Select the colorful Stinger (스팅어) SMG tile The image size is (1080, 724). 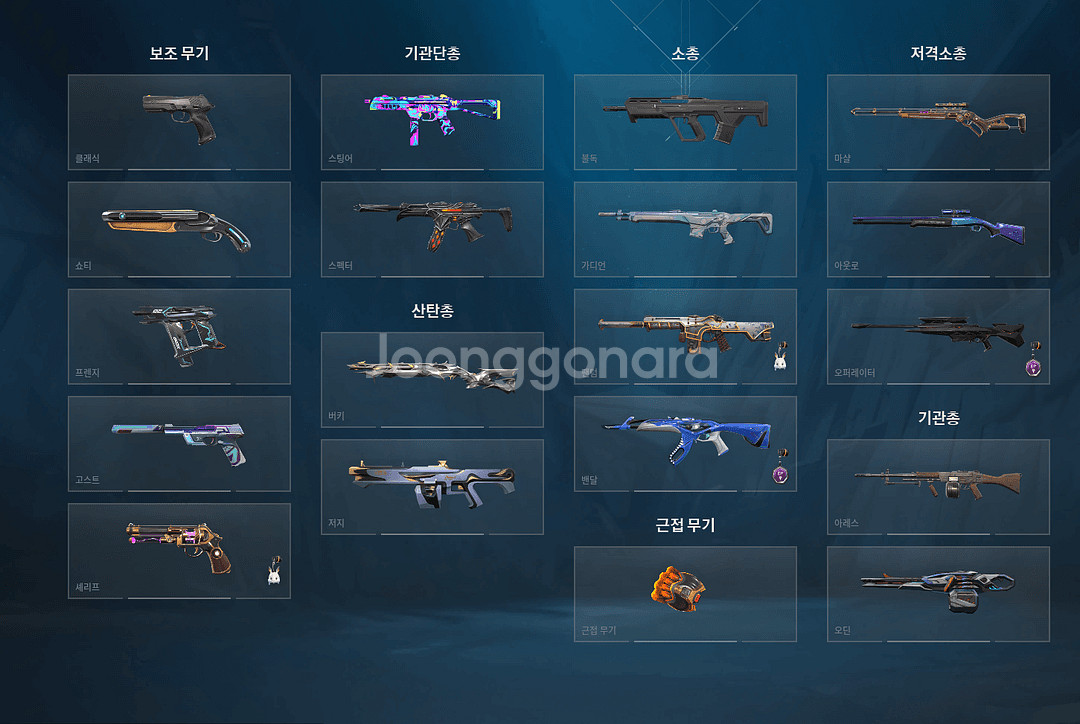coord(432,122)
